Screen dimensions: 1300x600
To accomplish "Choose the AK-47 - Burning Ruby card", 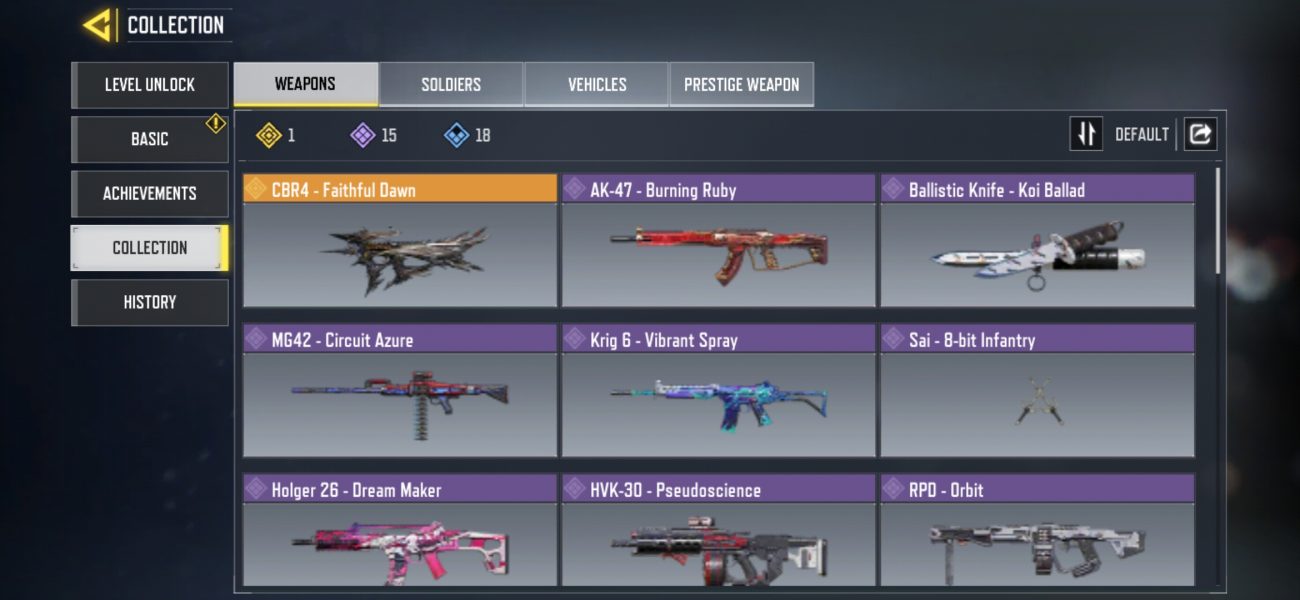I will (x=718, y=241).
